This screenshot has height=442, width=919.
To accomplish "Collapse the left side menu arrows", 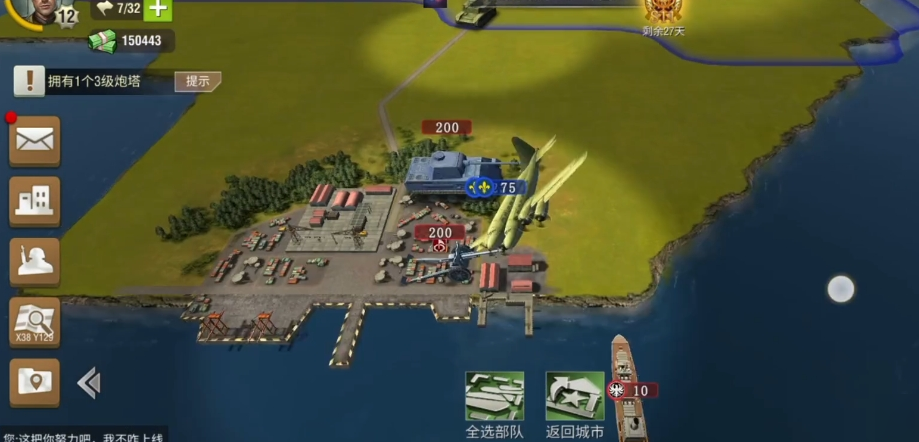I will click(x=88, y=382).
